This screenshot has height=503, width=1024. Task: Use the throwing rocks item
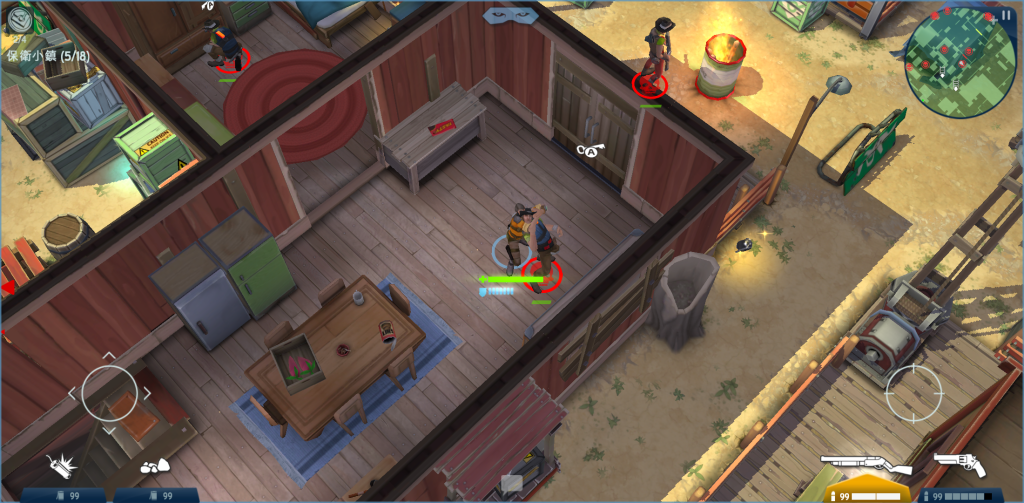click(x=153, y=467)
